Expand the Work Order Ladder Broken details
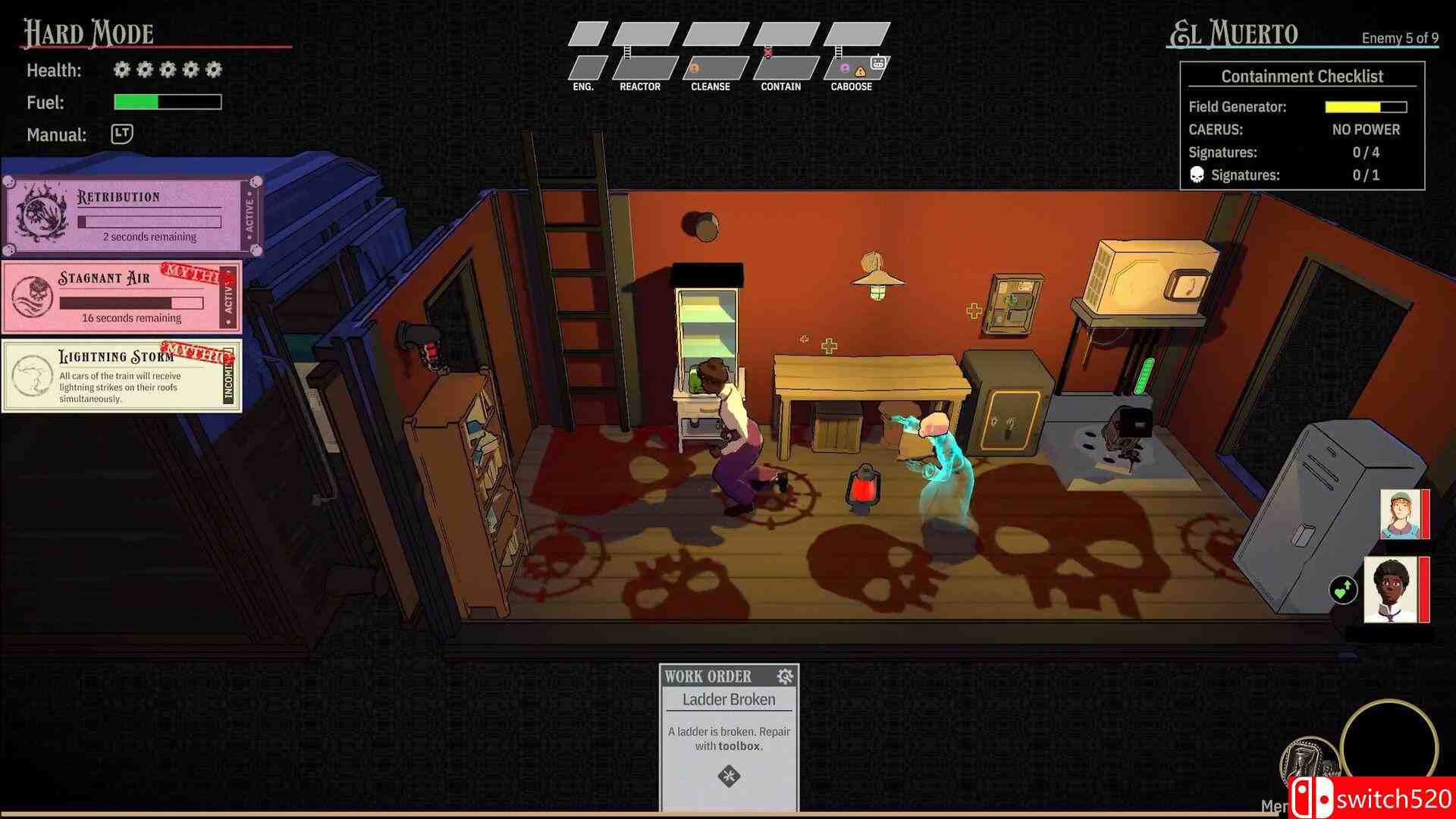The width and height of the screenshot is (1456, 819). (x=728, y=699)
